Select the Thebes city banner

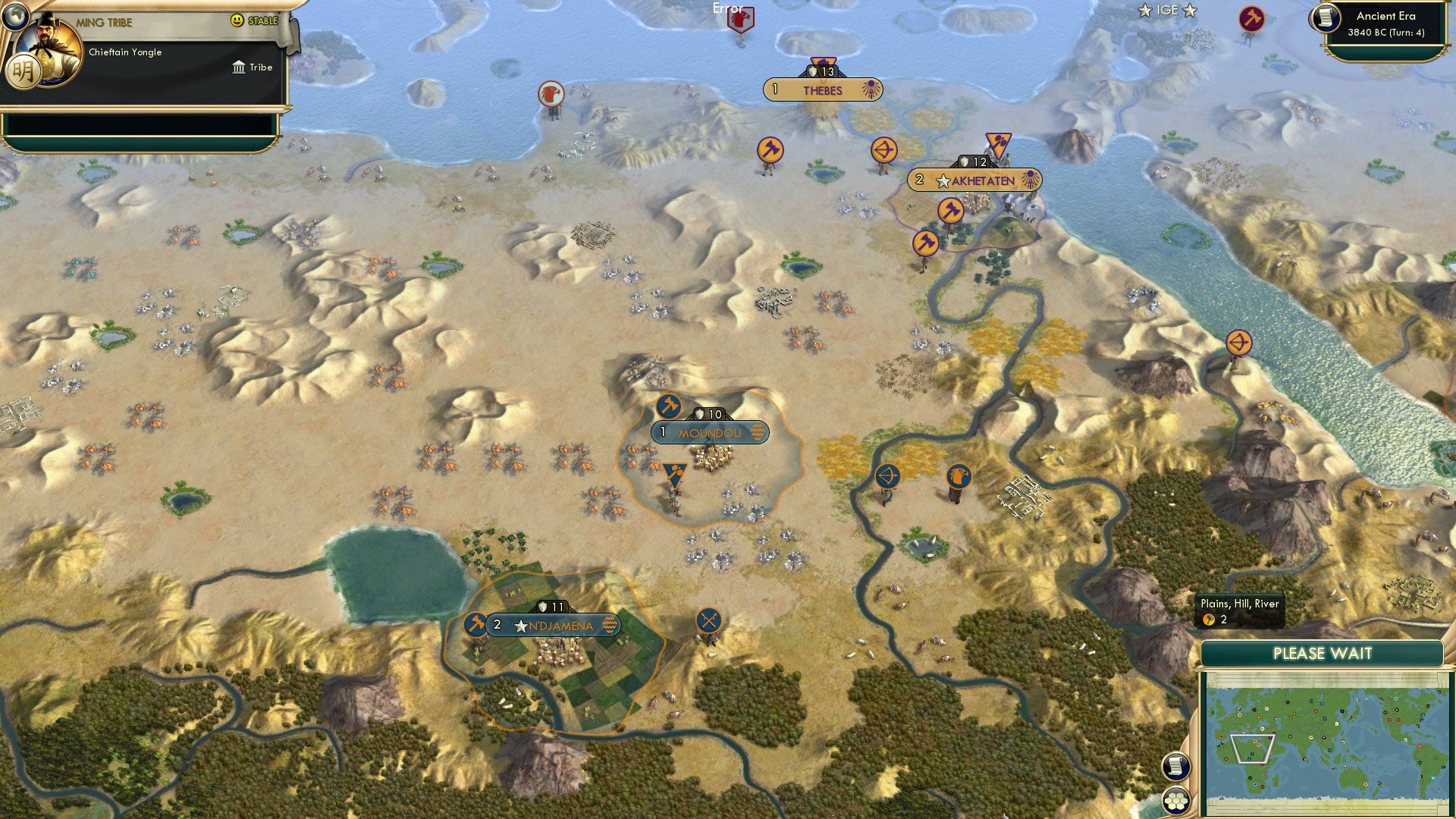click(x=823, y=92)
